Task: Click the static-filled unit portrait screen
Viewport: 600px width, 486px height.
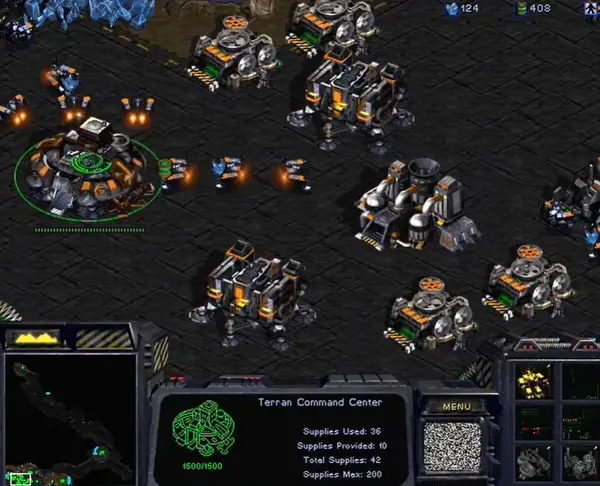Action: coord(452,446)
